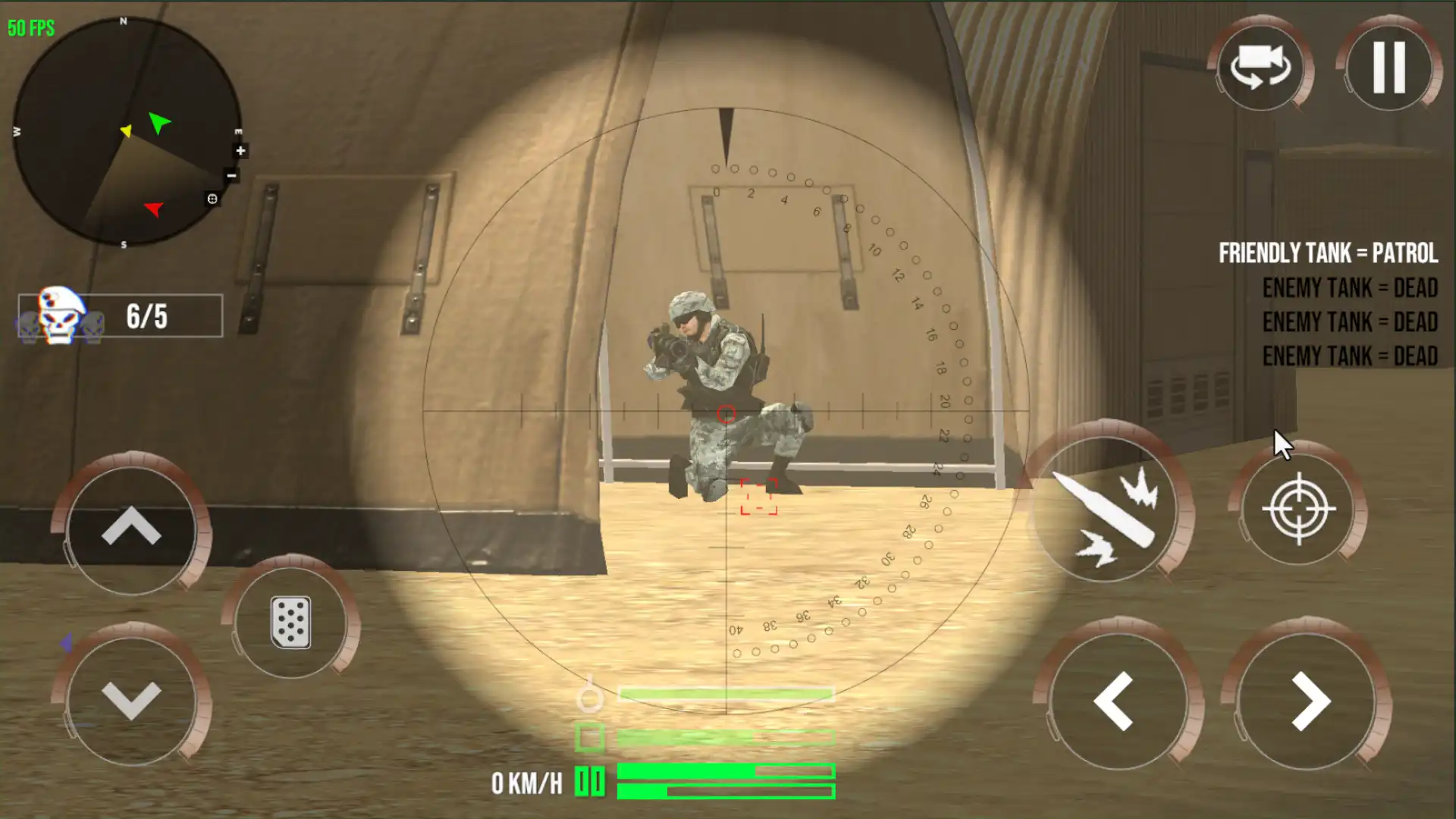The height and width of the screenshot is (819, 1456).
Task: Reverse with the down arrow button
Action: (131, 700)
